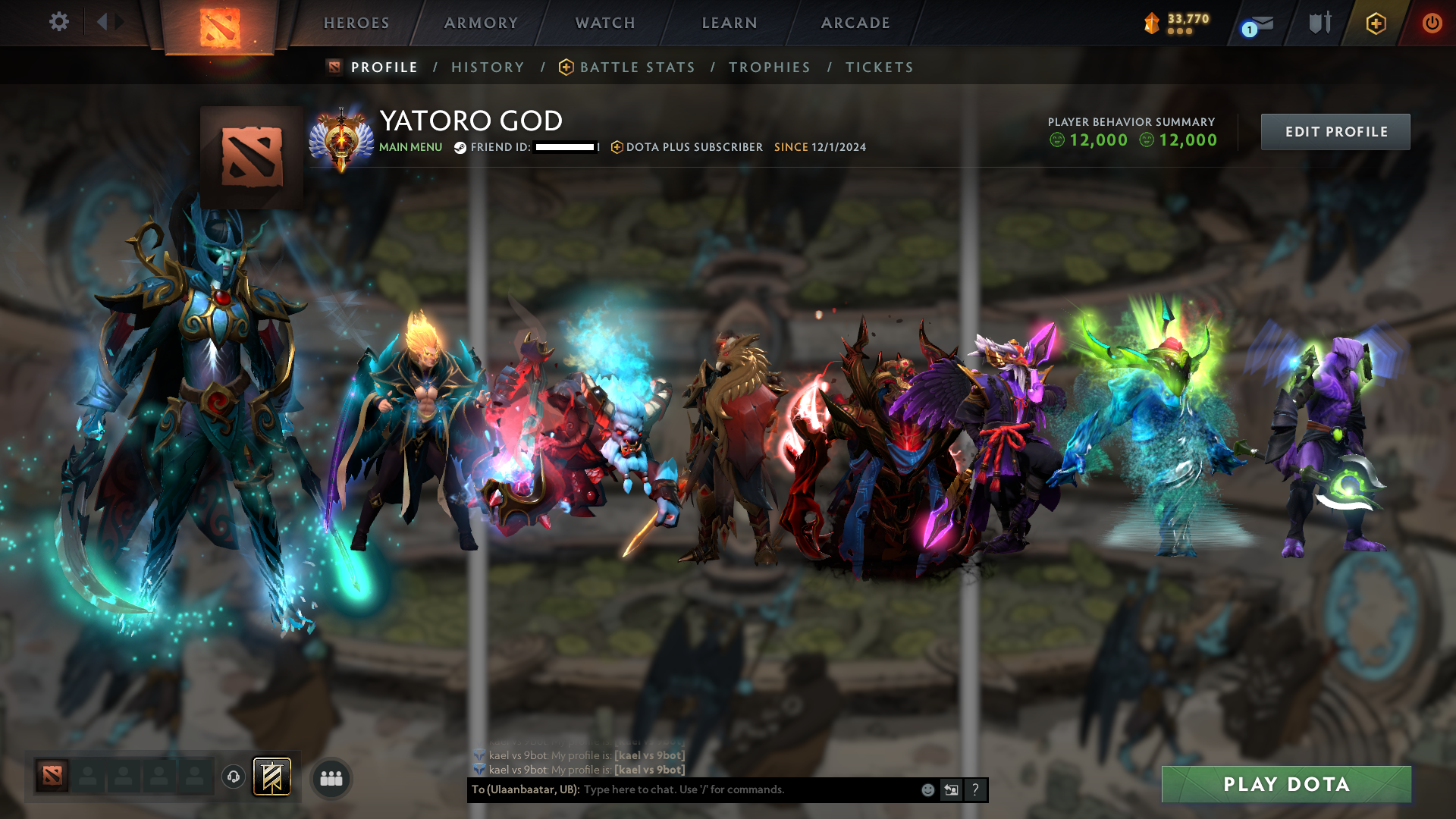1456x819 pixels.
Task: Click the EDIT PROFILE button
Action: pos(1335,131)
